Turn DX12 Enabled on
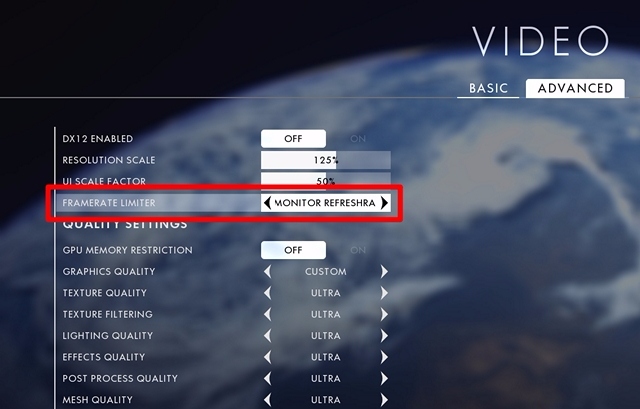Screen dimensions: 640x409 coord(358,139)
